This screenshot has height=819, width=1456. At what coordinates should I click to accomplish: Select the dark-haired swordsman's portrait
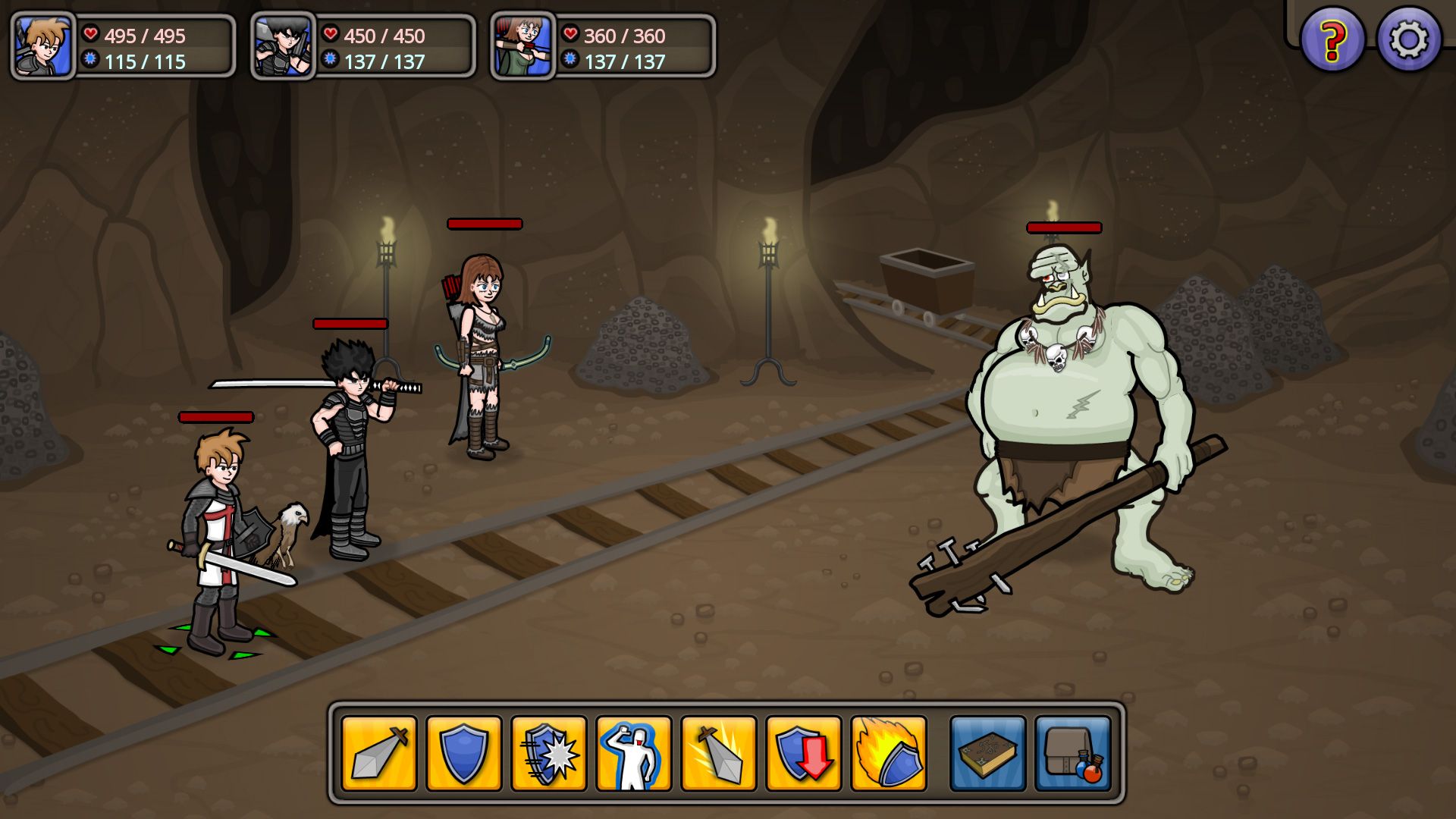[x=283, y=46]
